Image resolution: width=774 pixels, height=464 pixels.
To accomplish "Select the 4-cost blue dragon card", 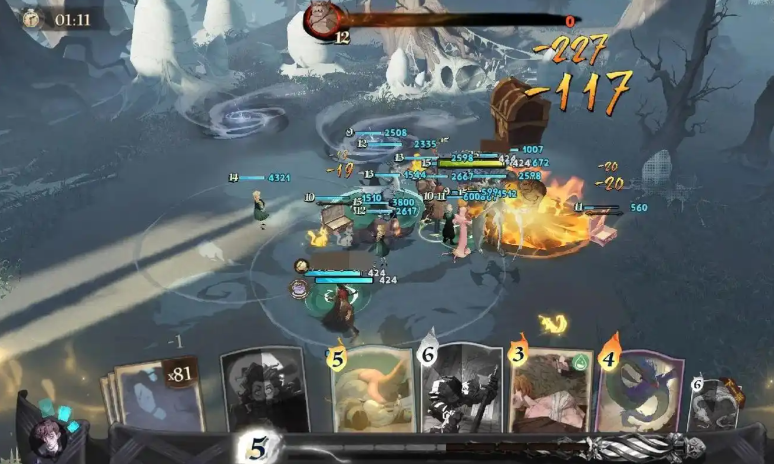I will tap(639, 390).
